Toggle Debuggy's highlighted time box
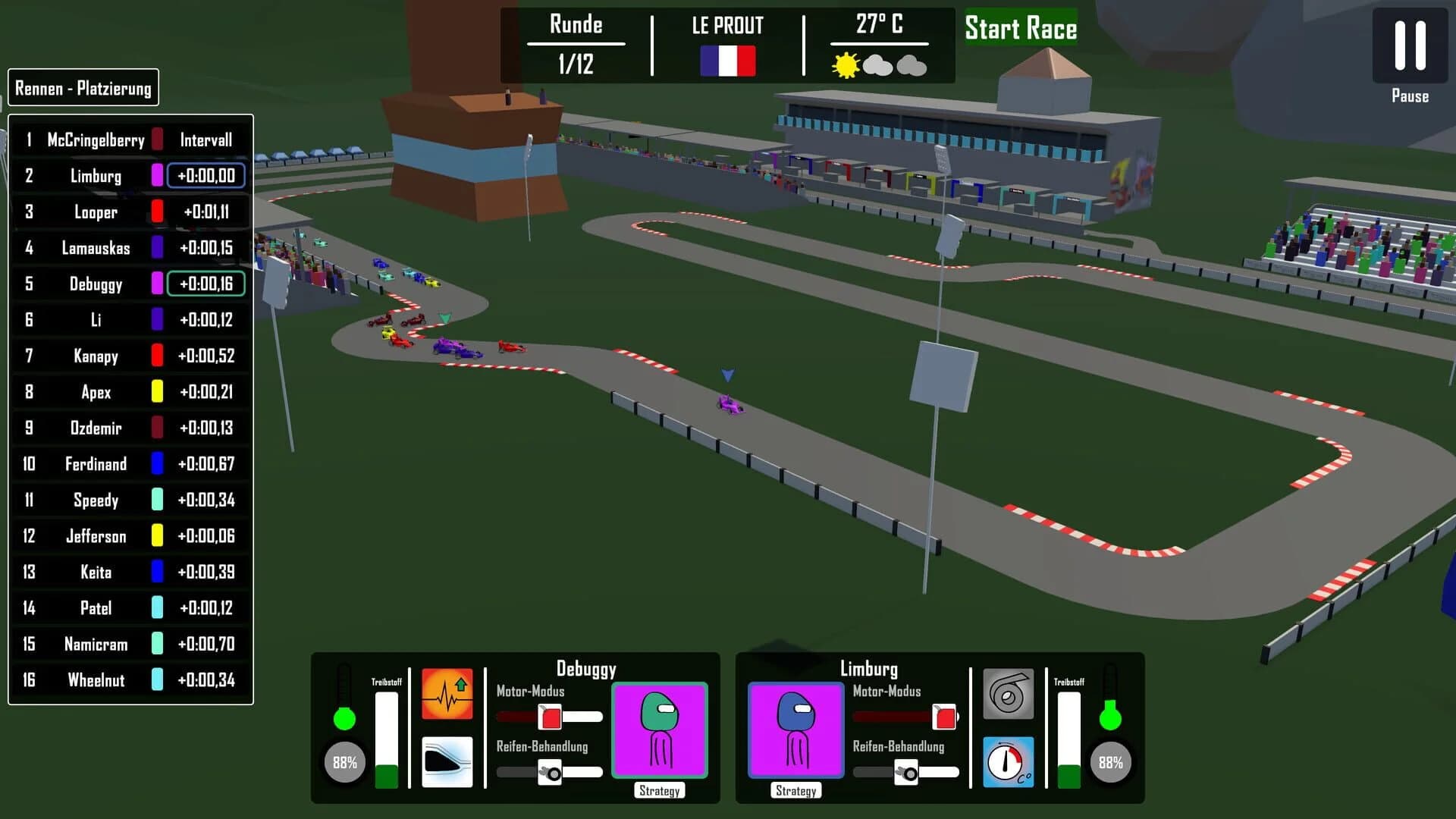1456x819 pixels. (x=206, y=284)
